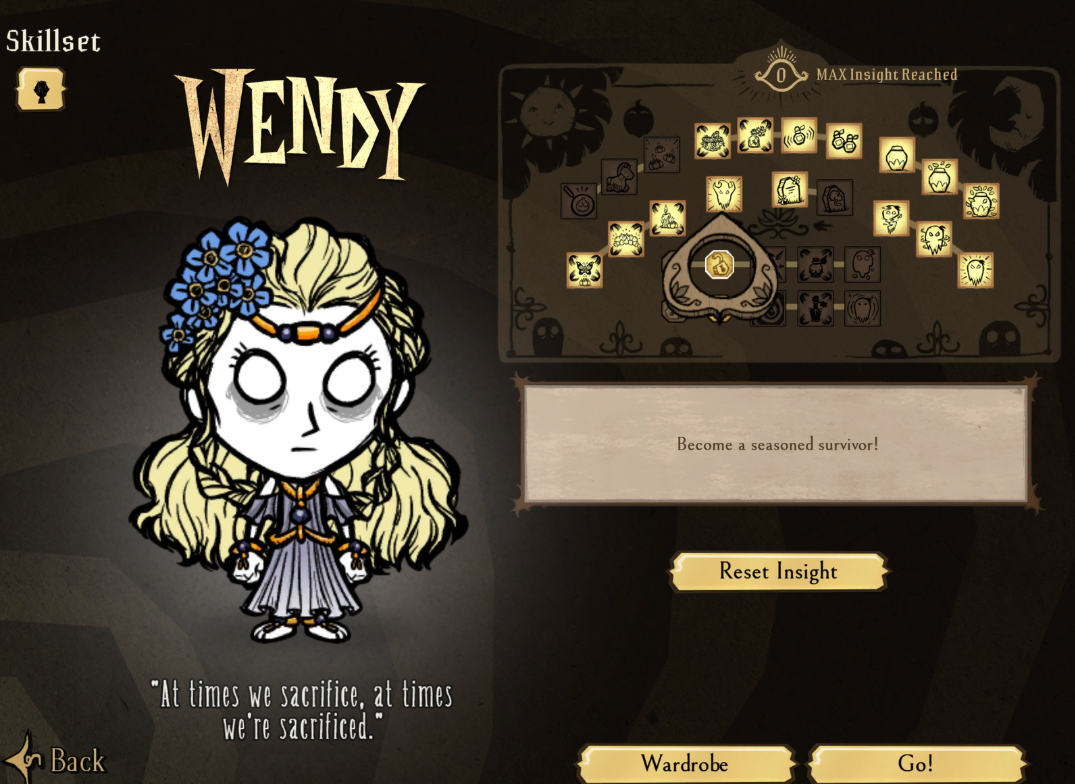
Task: Select the vibrating potion bottle skill
Action: pyautogui.click(x=799, y=135)
